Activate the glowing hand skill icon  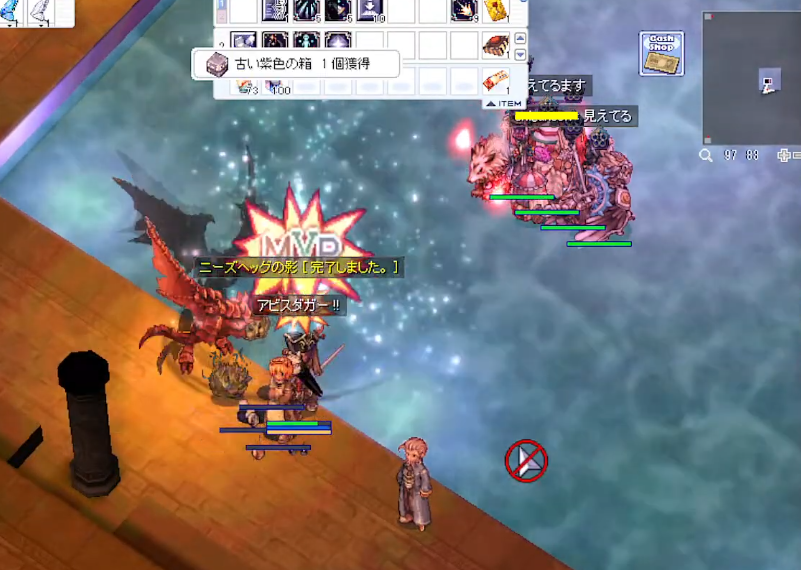pos(463,11)
